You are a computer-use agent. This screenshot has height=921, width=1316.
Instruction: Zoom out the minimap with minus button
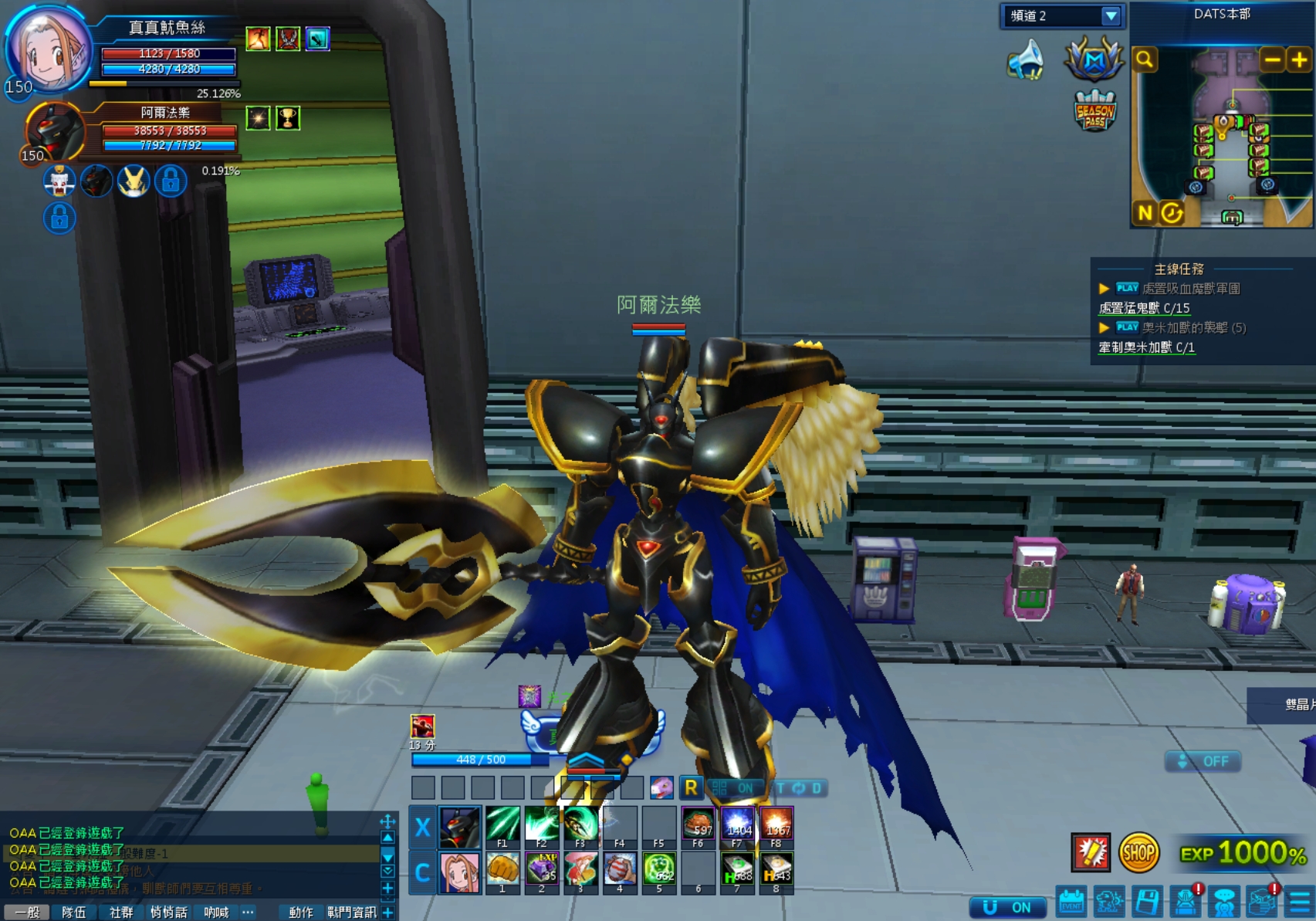pos(1272,59)
